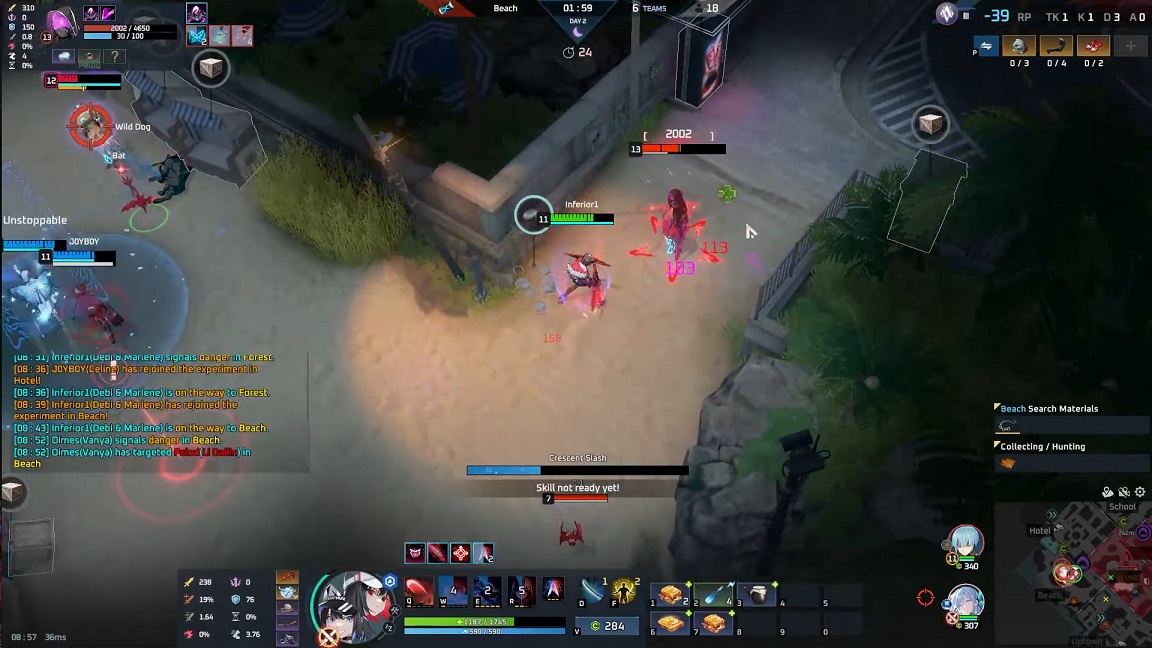Activate the Q skill icon

pos(419,590)
